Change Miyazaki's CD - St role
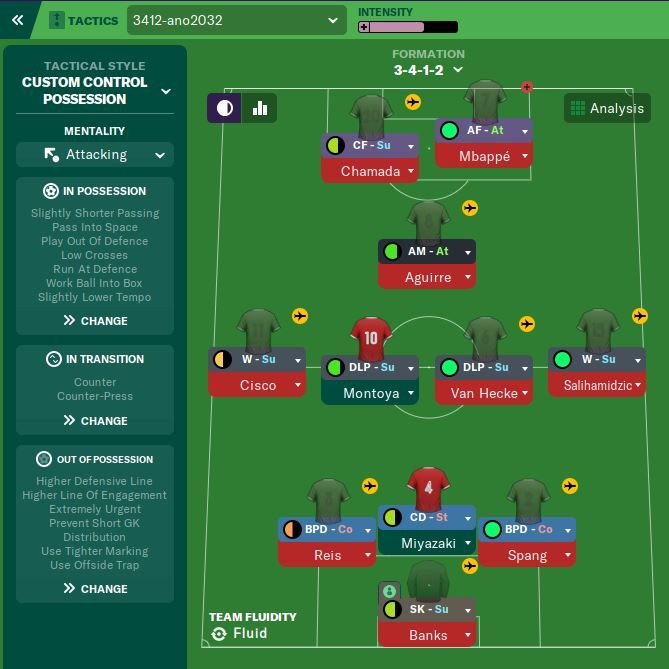The width and height of the screenshot is (669, 669). pos(427,517)
